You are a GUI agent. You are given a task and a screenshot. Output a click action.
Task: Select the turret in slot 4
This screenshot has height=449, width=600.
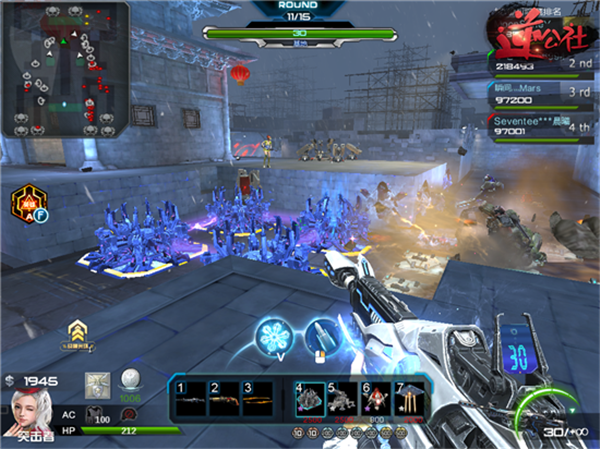tap(309, 398)
